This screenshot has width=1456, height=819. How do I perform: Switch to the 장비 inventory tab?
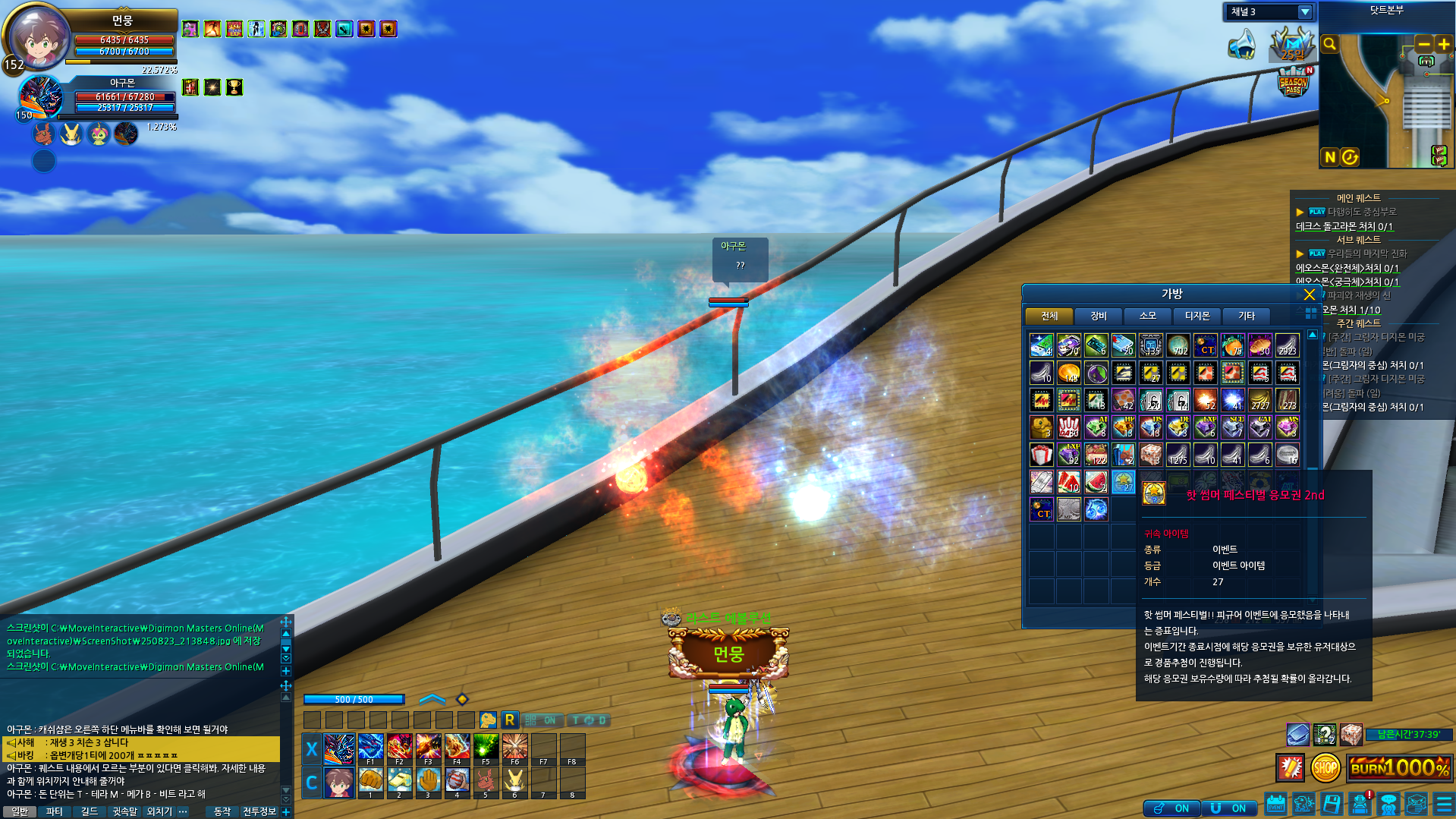point(1098,316)
